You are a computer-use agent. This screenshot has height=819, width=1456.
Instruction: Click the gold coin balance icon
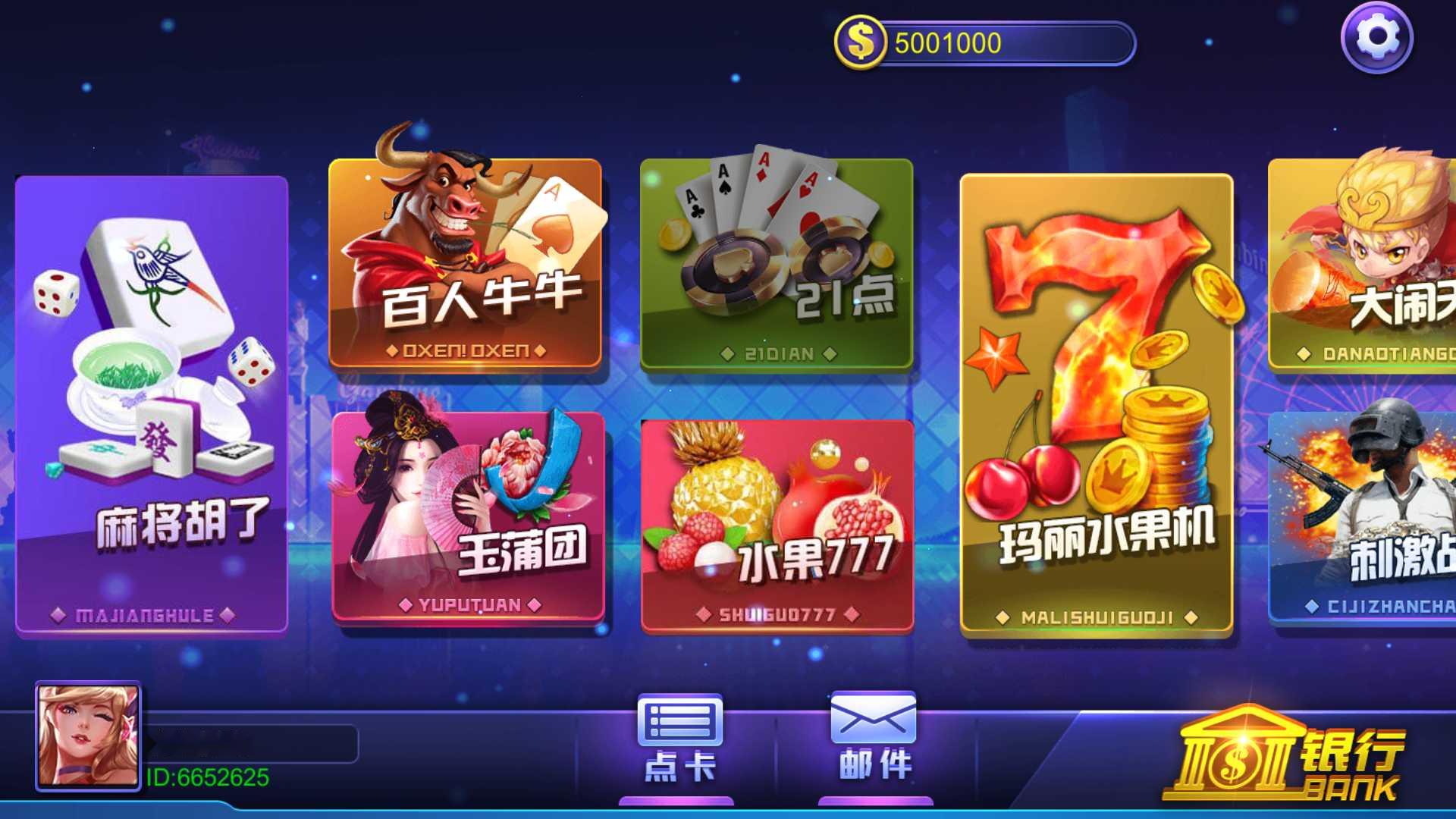(x=859, y=42)
